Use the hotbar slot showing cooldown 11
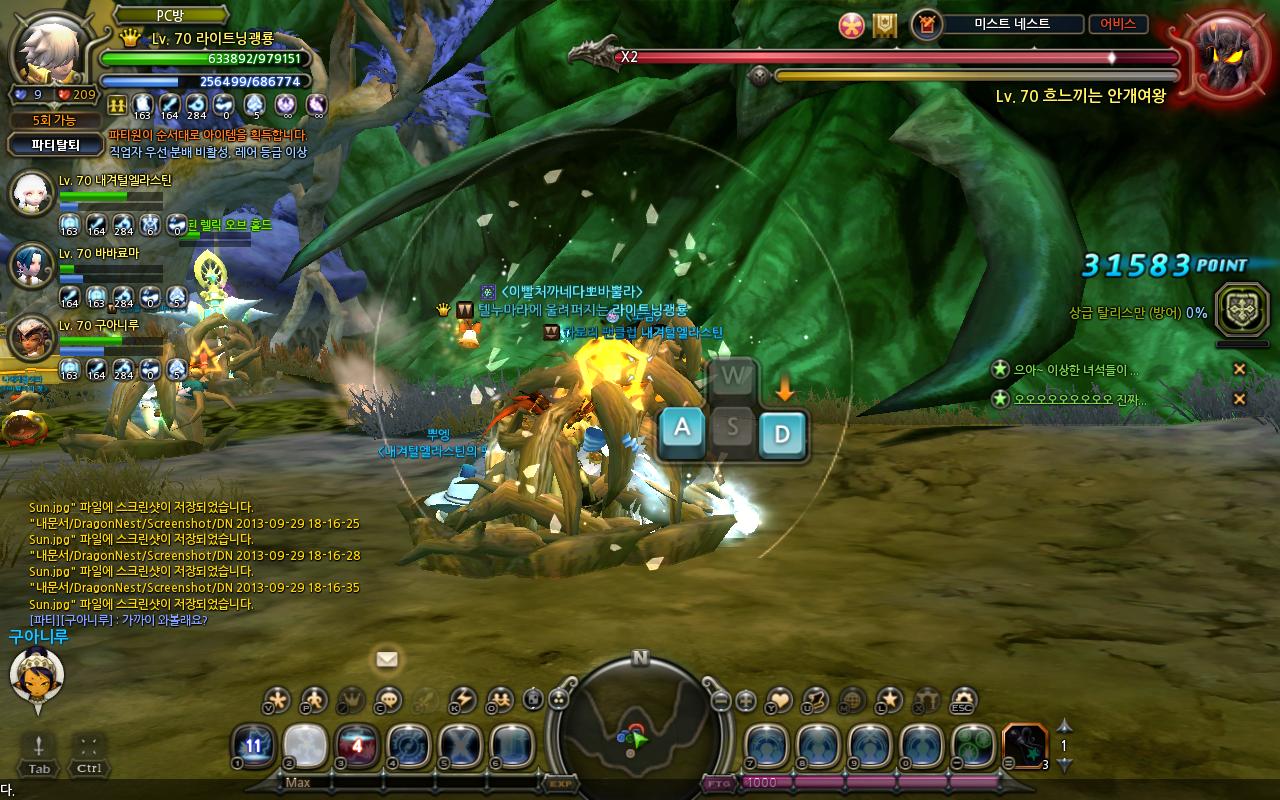The image size is (1280, 800). tap(254, 746)
